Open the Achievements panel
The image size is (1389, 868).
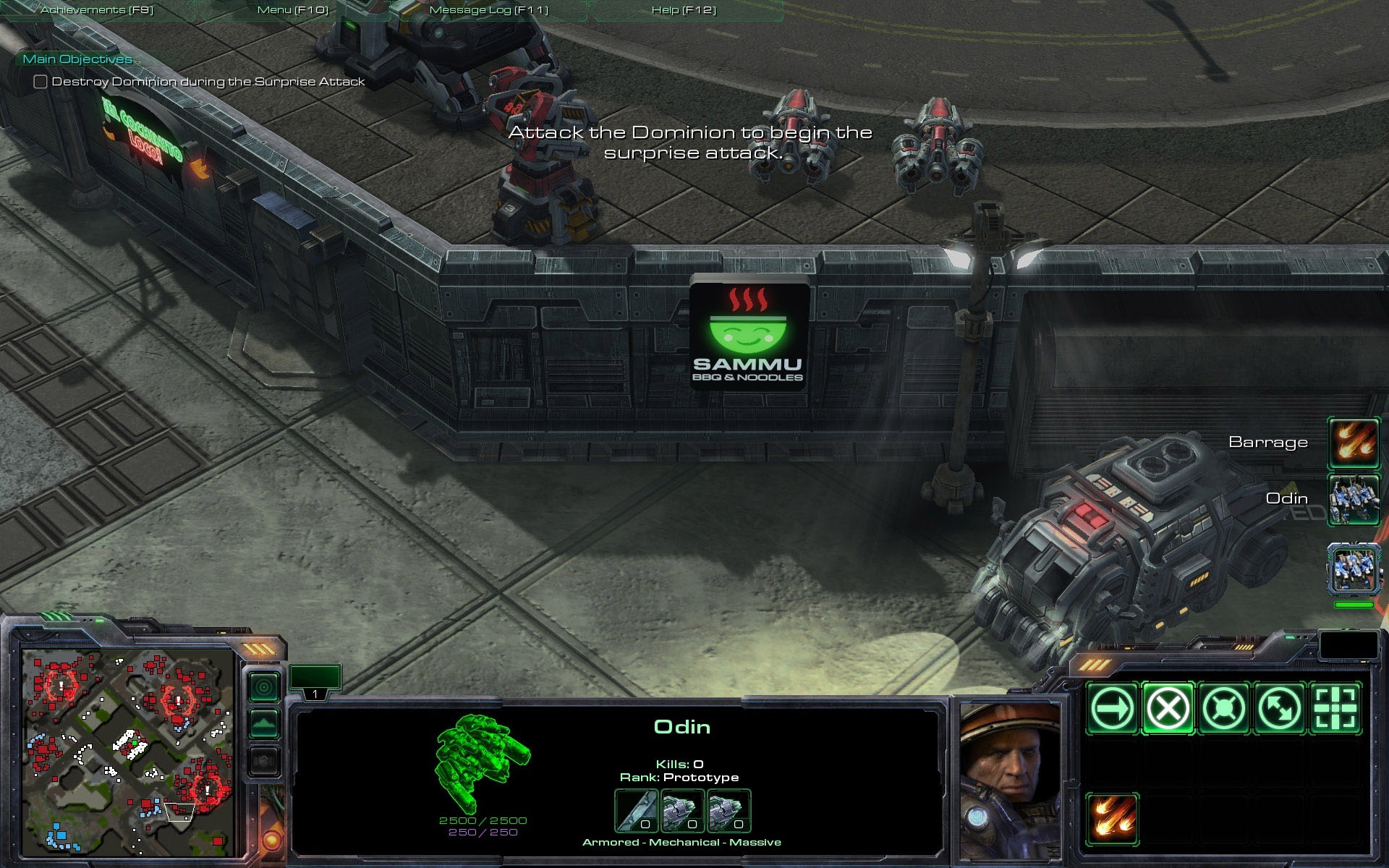97,10
